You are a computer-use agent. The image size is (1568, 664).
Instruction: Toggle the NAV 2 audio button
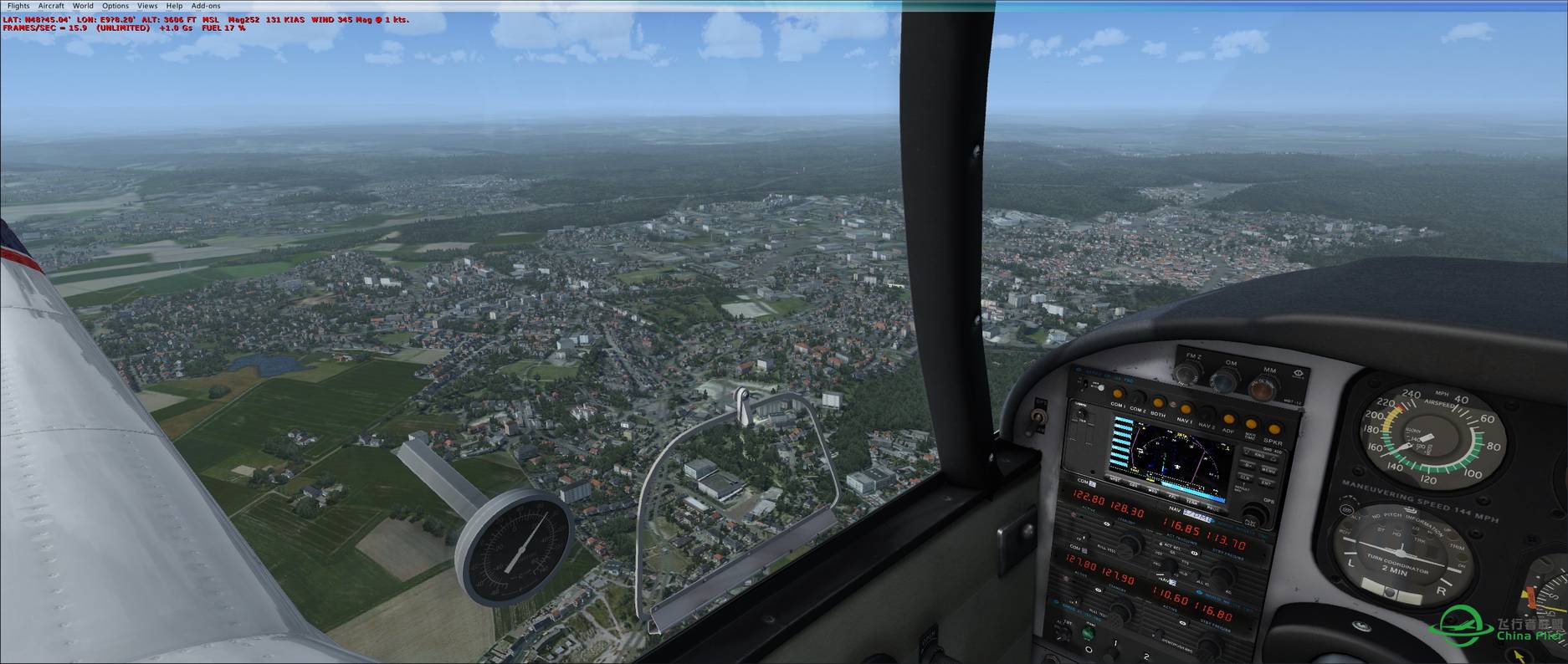click(1207, 415)
